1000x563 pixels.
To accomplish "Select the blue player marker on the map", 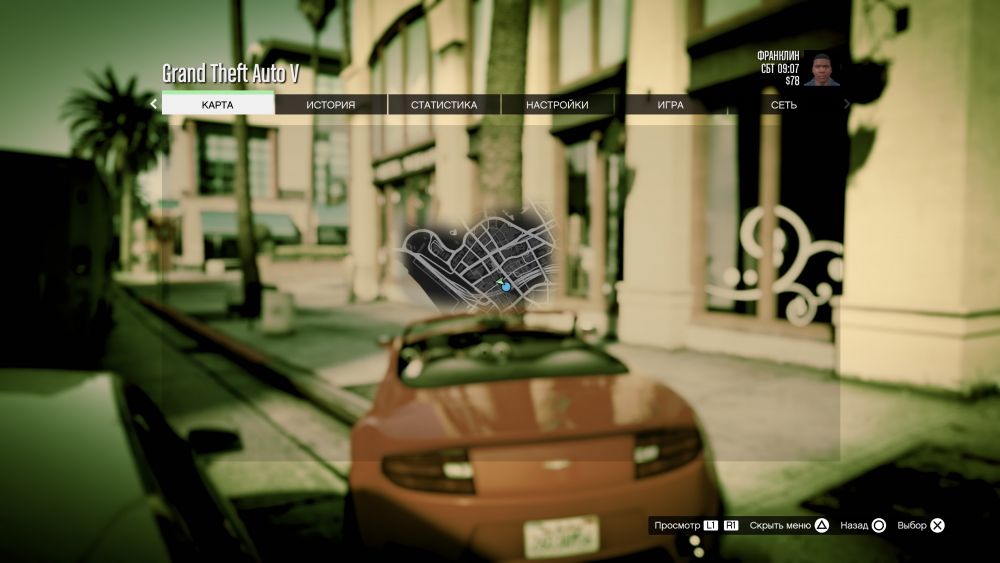I will pos(506,287).
